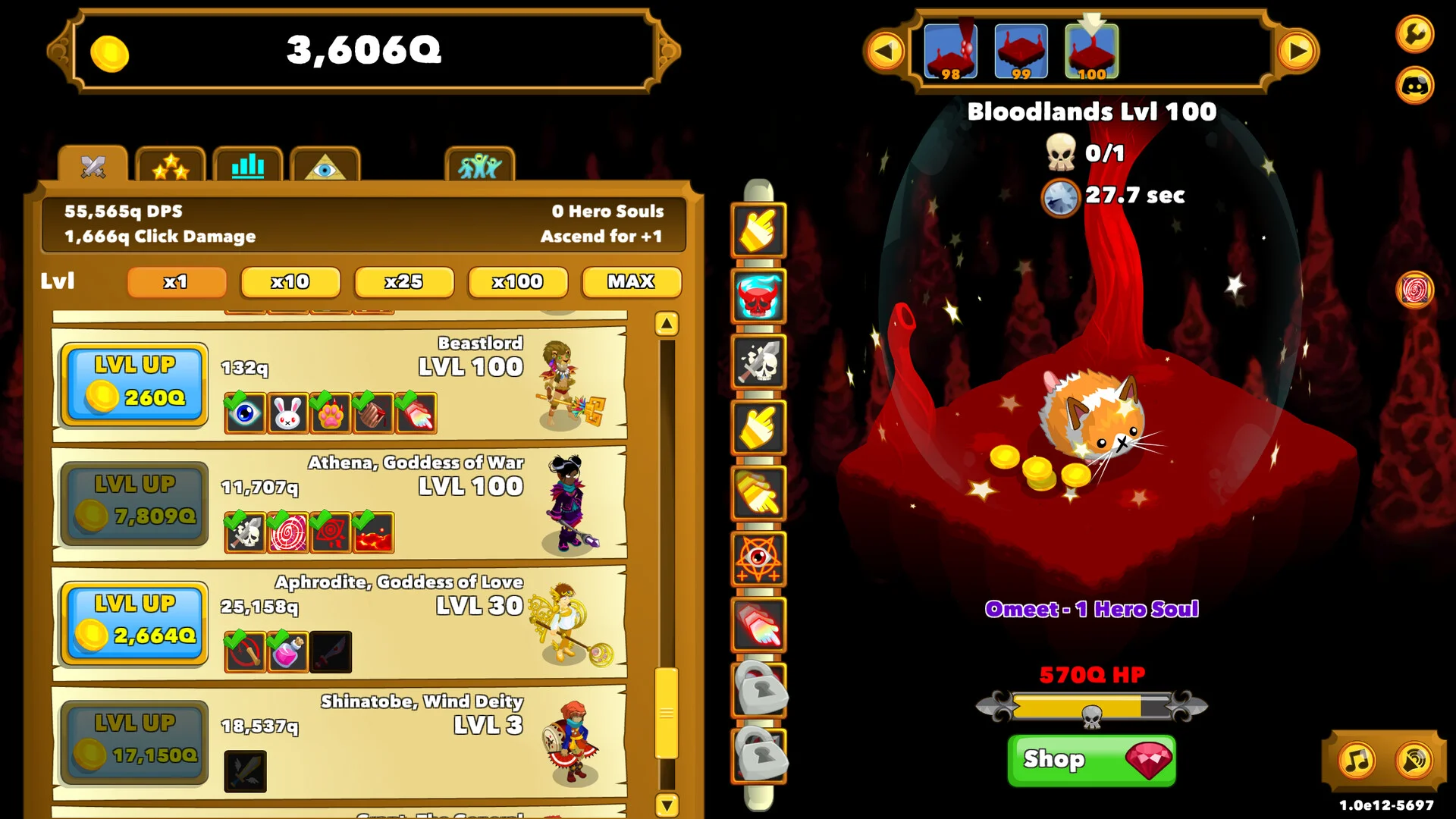Screen dimensions: 1456x819
Task: Open the Shop with ruby gem
Action: tap(1091, 759)
